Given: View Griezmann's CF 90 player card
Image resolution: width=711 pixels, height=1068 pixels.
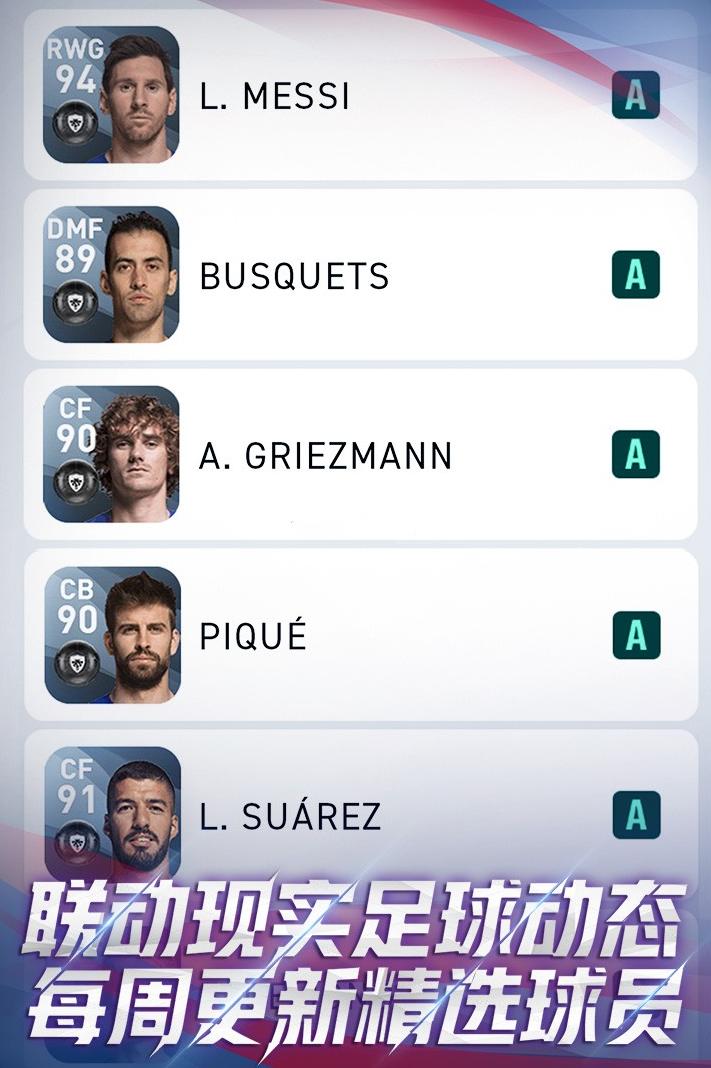Looking at the screenshot, I should click(111, 455).
